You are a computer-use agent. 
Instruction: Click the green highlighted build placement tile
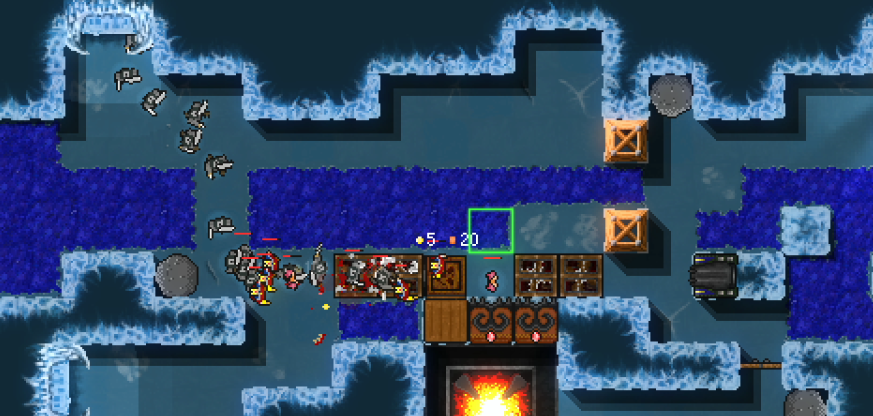[491, 230]
